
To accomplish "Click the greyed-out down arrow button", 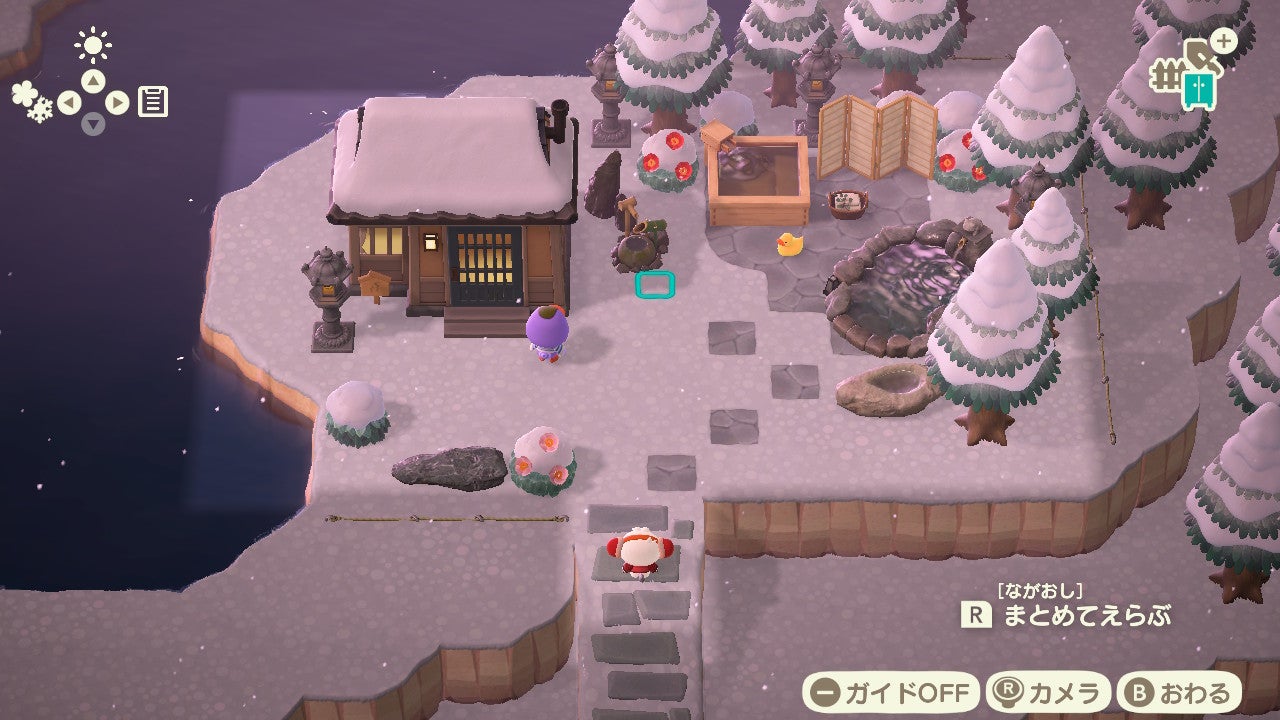I will coord(93,124).
